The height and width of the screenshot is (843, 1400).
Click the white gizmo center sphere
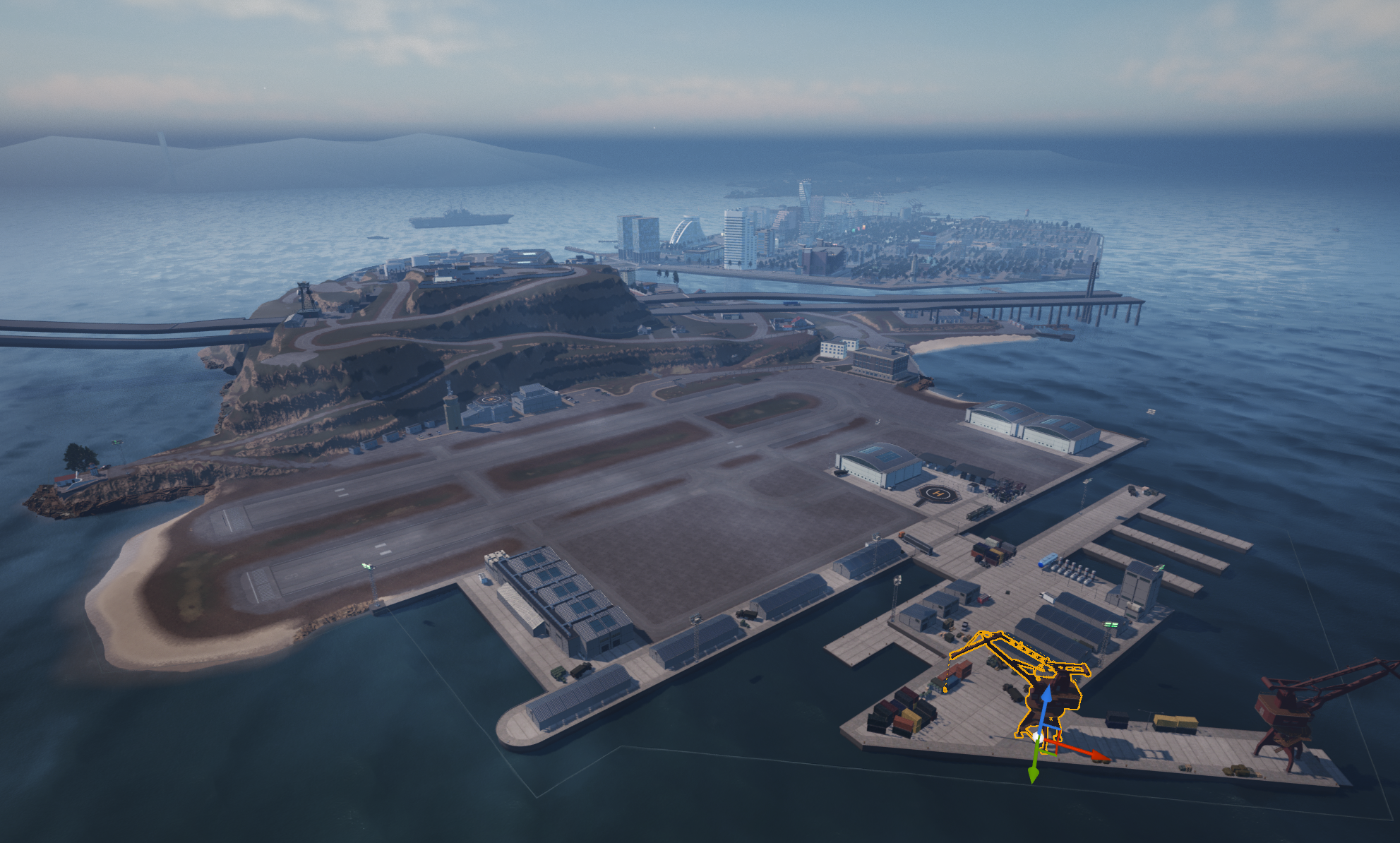[1036, 736]
